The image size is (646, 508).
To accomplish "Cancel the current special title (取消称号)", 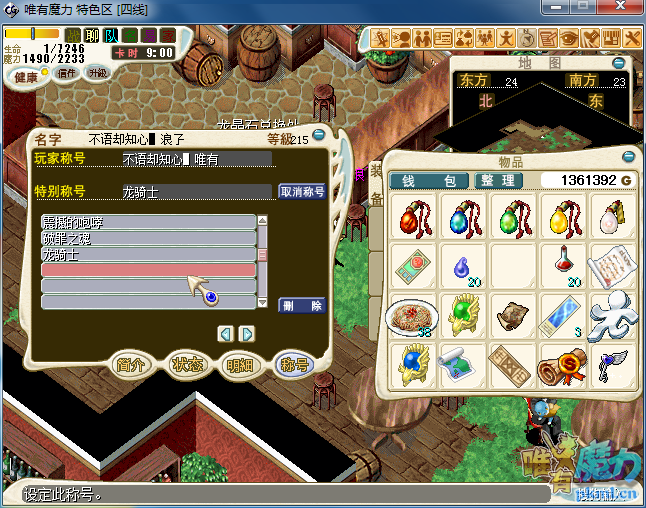I will 302,191.
